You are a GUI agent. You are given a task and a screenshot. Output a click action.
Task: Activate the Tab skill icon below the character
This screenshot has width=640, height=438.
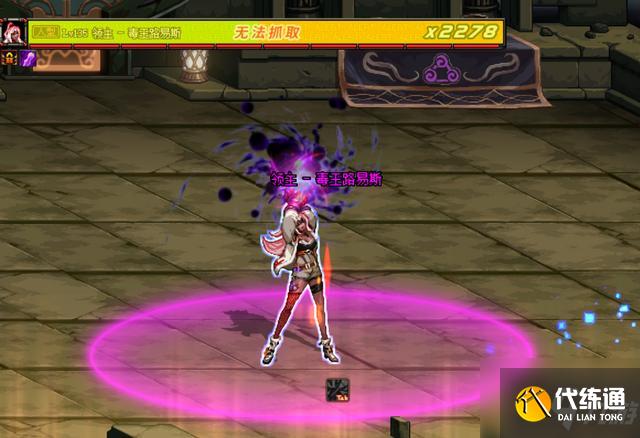coord(337,389)
